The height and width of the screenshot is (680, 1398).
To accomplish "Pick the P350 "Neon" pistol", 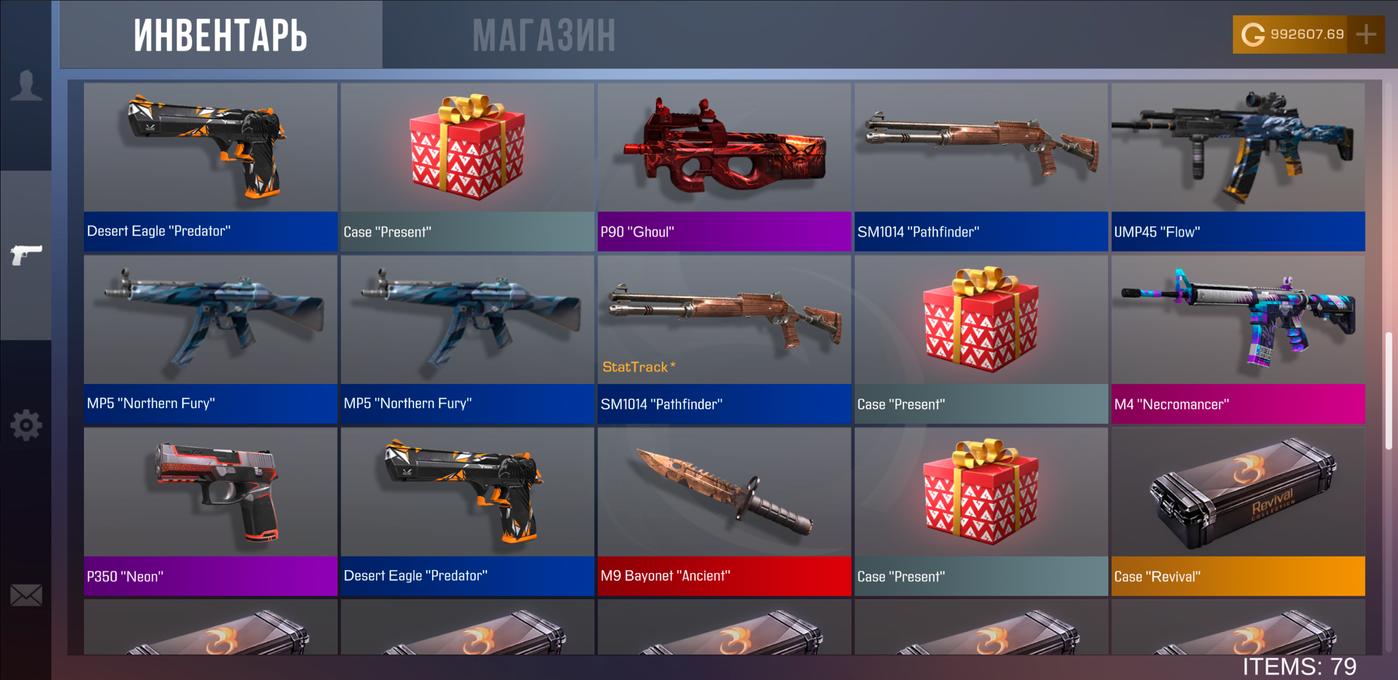I will (x=210, y=510).
